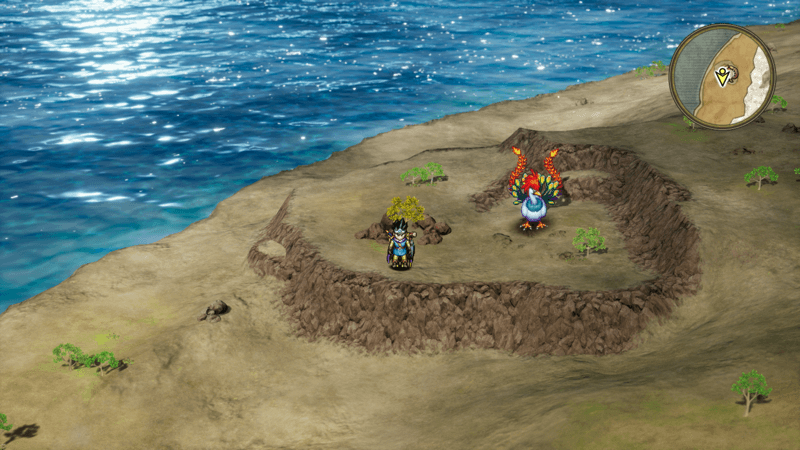Open the circular minimap
Image resolution: width=800 pixels, height=450 pixels.
click(722, 76)
